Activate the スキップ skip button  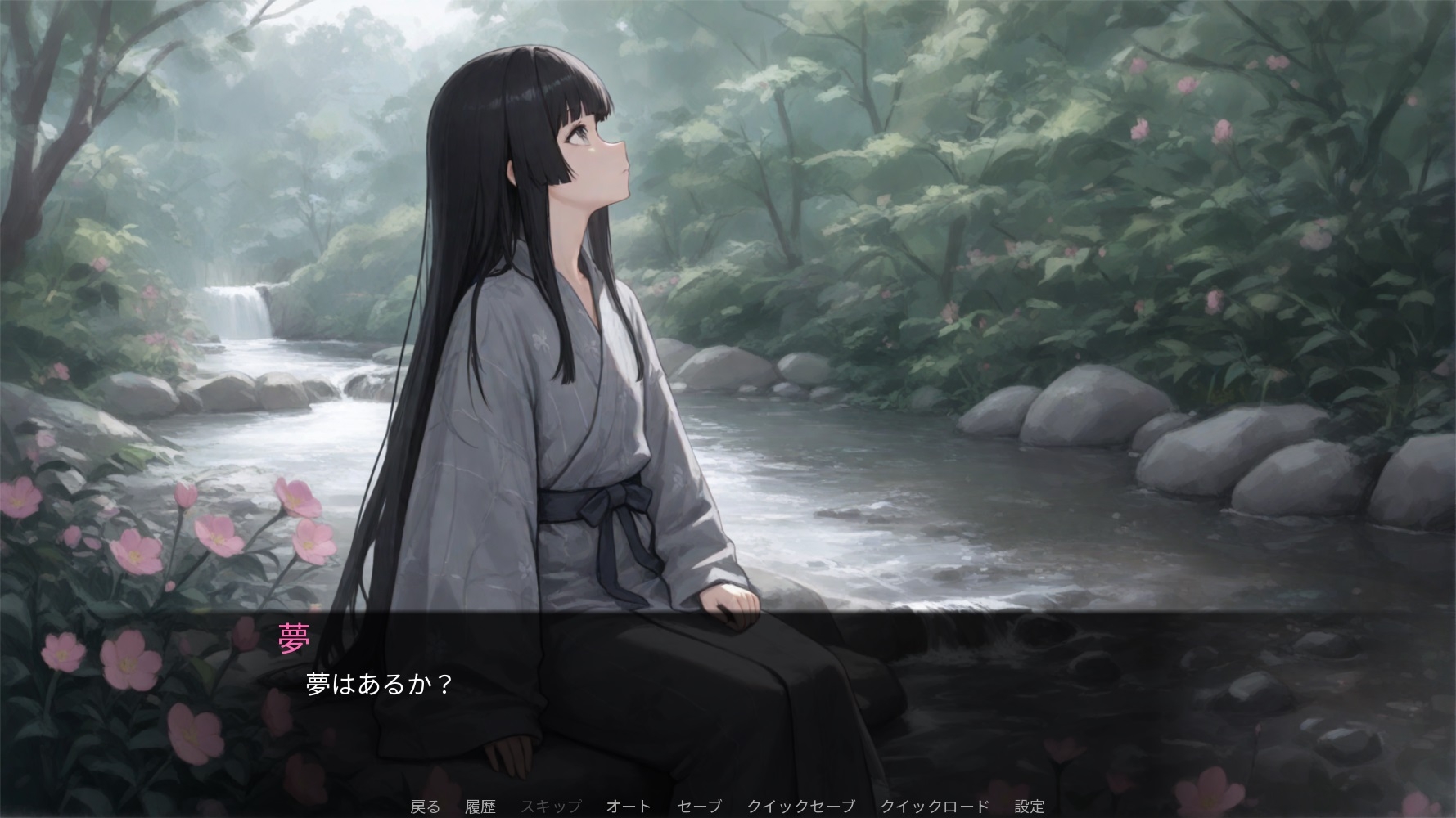click(x=551, y=807)
